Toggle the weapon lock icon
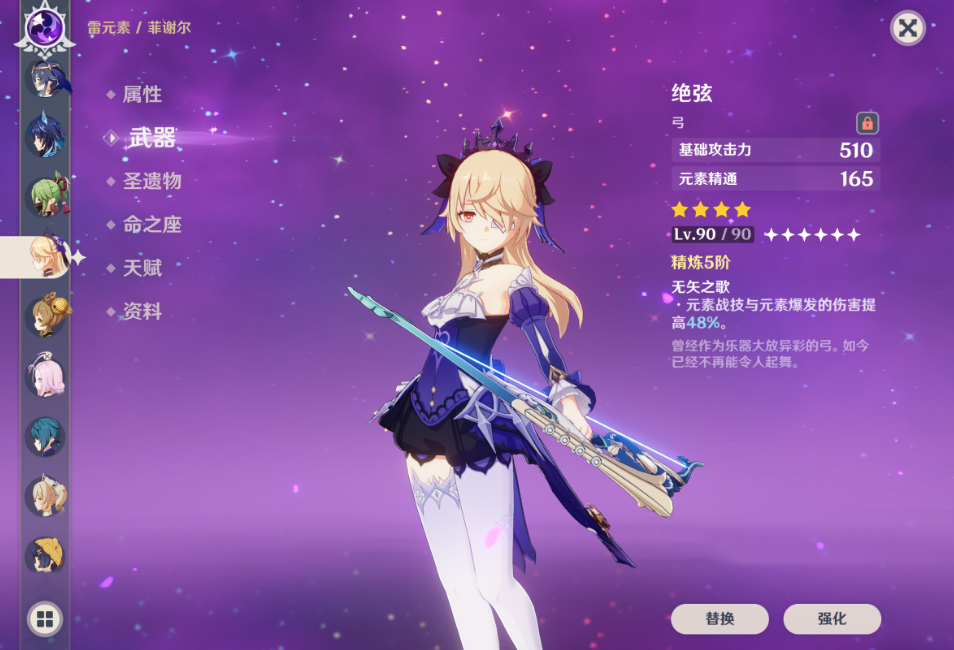 click(867, 123)
